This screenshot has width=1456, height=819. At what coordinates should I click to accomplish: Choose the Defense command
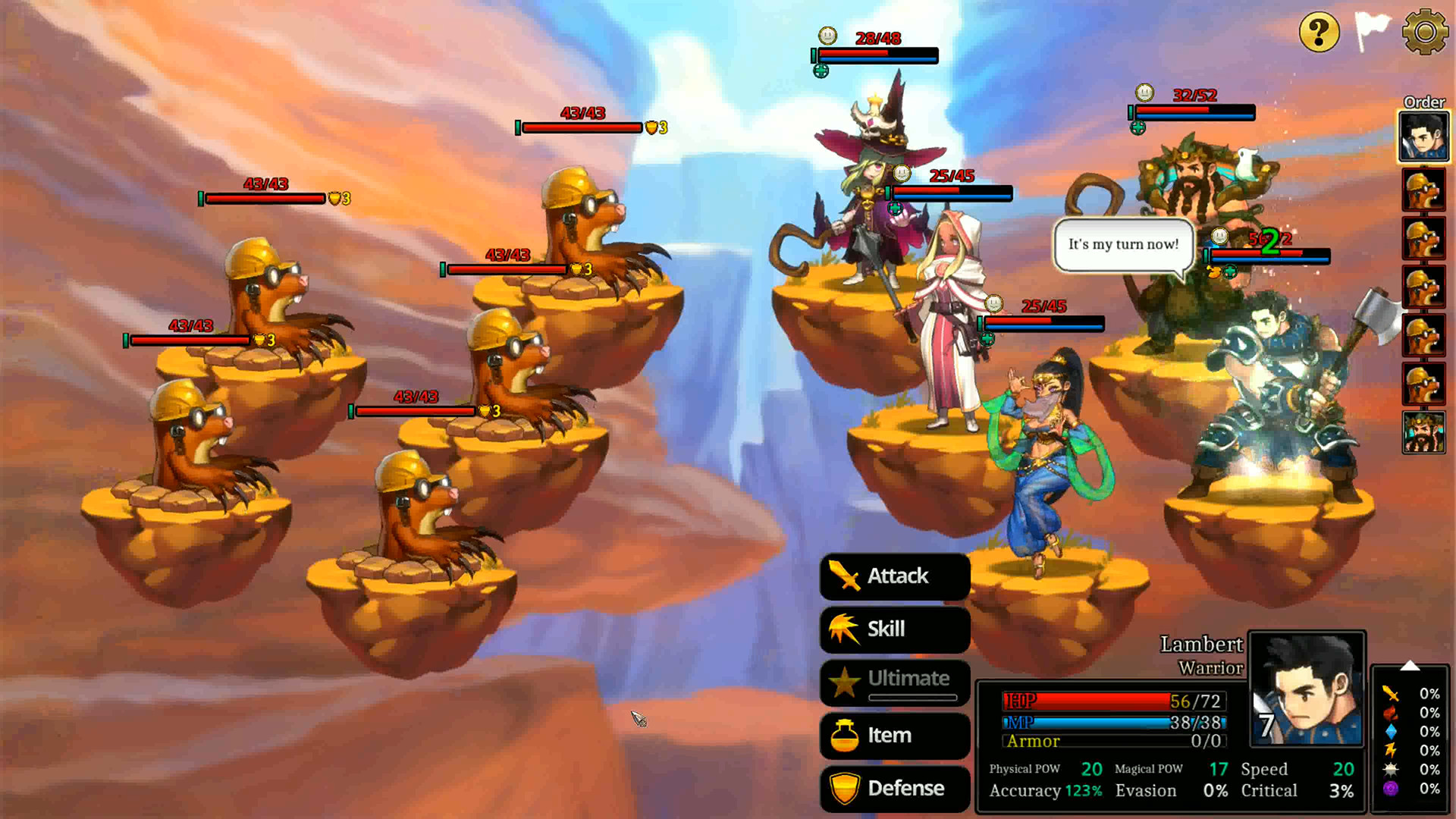pyautogui.click(x=895, y=788)
